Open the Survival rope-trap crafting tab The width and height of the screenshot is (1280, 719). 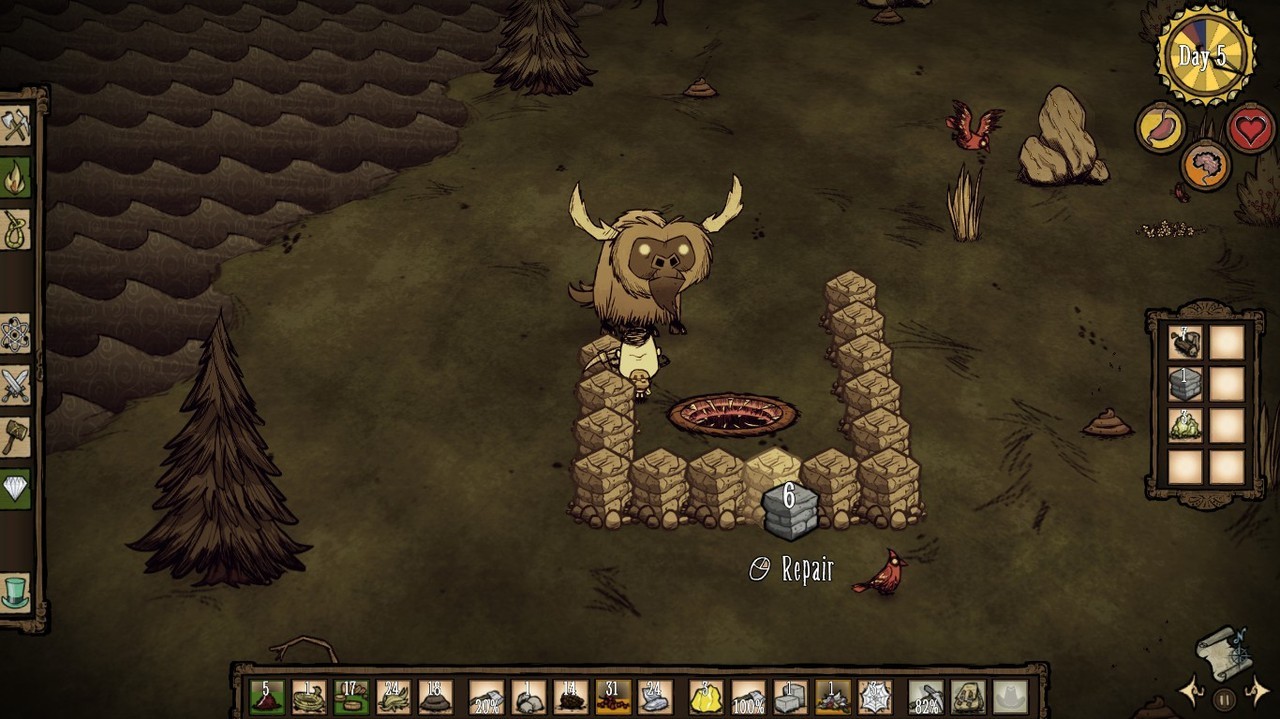point(16,230)
